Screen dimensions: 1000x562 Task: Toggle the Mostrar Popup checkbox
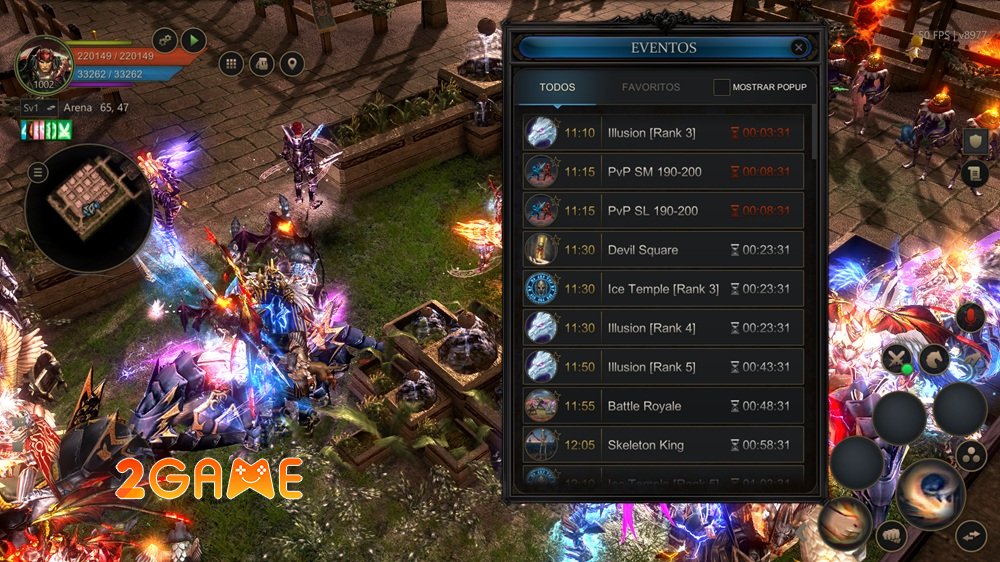(x=722, y=87)
